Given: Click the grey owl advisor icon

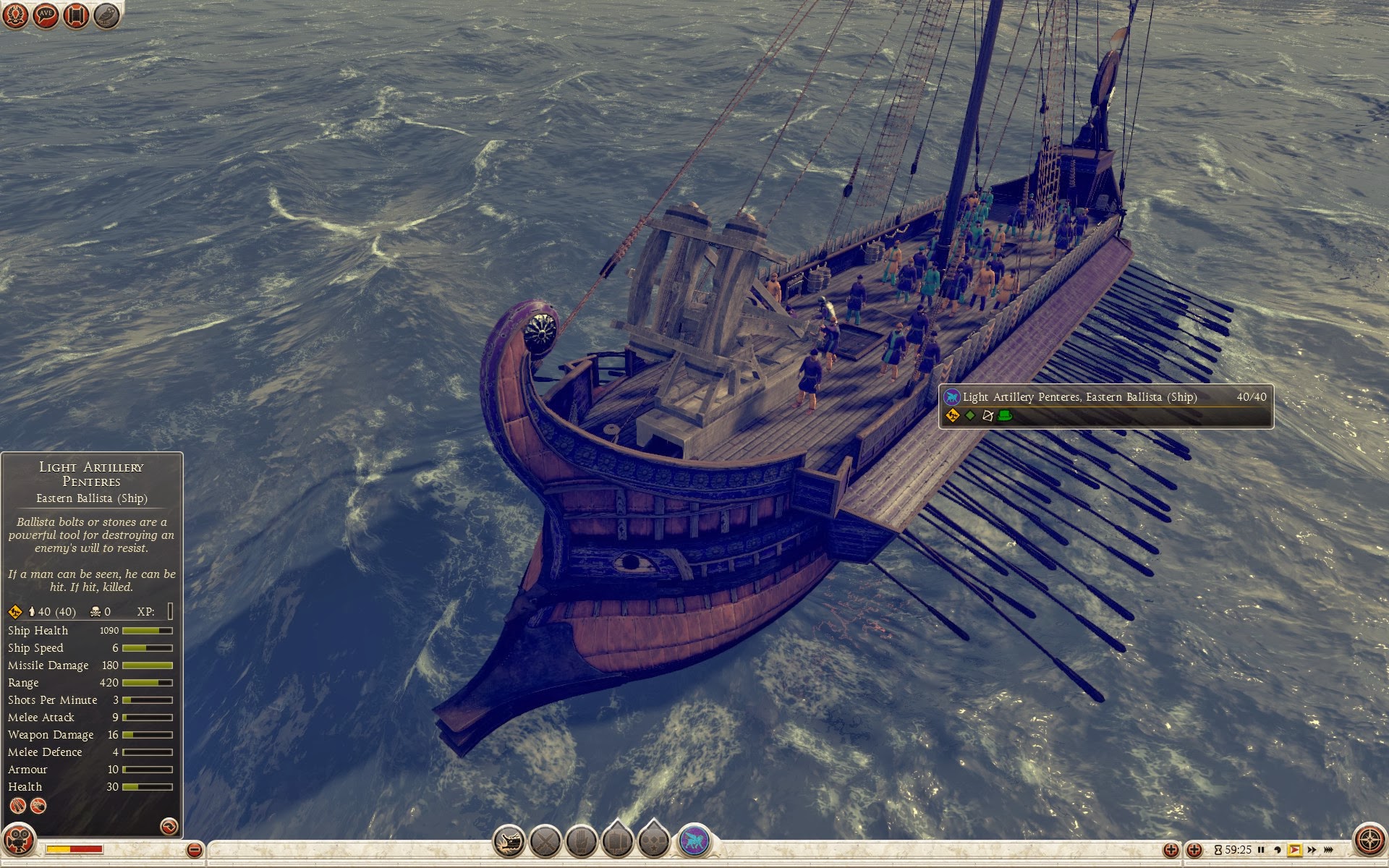Looking at the screenshot, I should 106,15.
